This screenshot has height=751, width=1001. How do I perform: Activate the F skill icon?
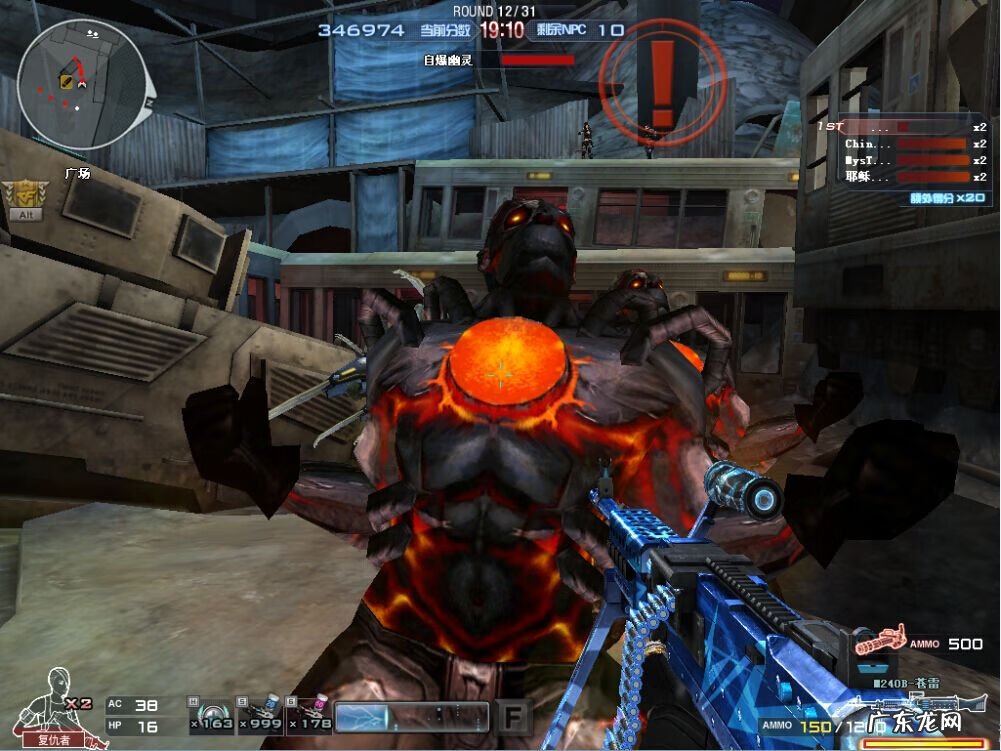pyautogui.click(x=512, y=717)
